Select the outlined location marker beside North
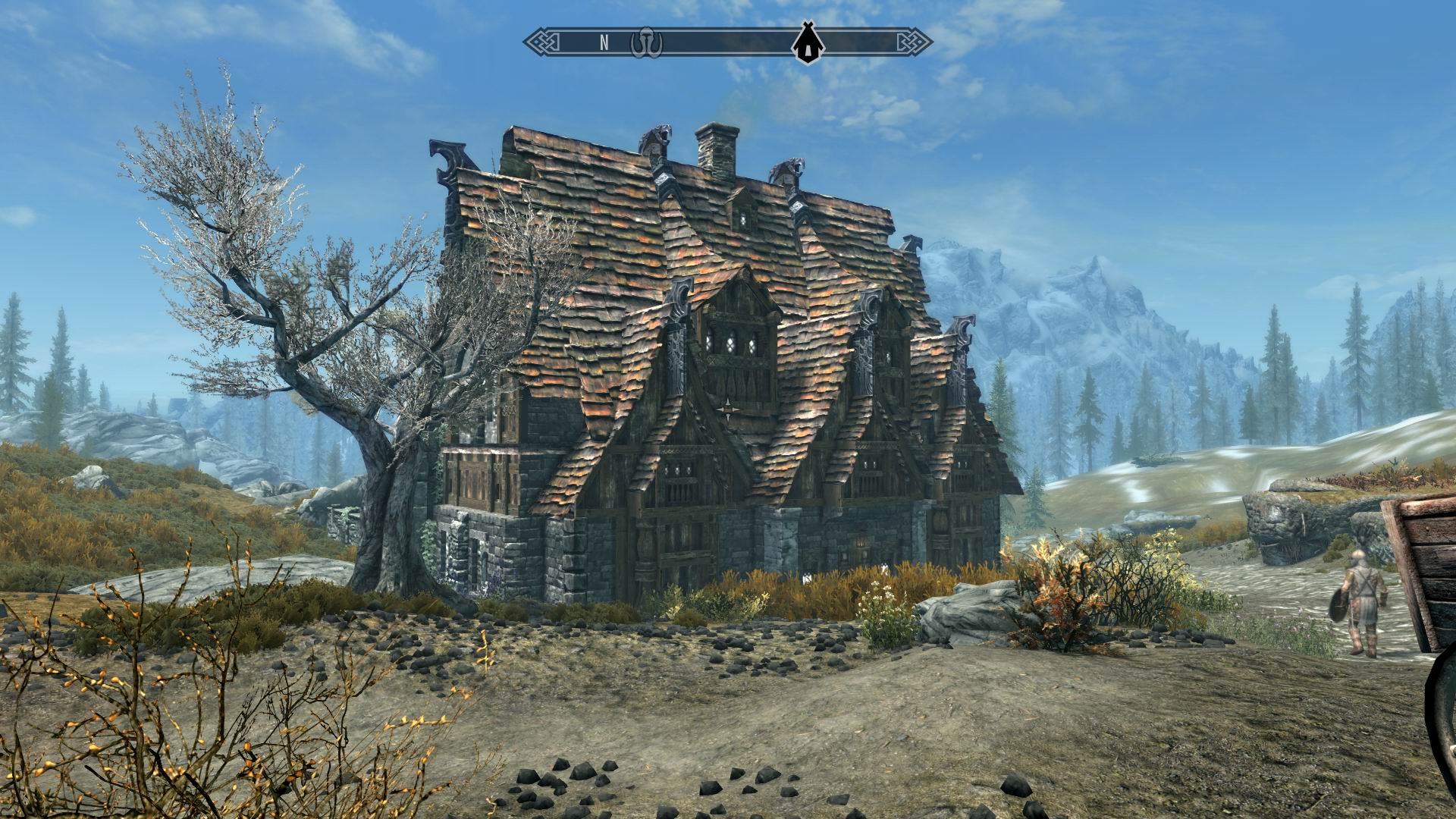Image resolution: width=1456 pixels, height=819 pixels. click(x=647, y=42)
